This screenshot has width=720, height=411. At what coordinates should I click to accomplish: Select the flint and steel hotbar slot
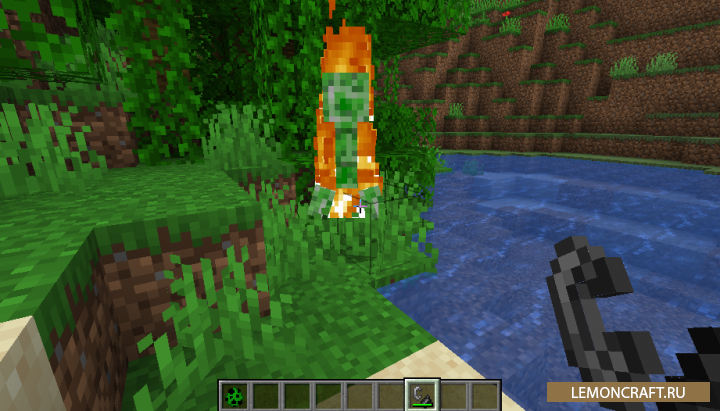point(422,395)
